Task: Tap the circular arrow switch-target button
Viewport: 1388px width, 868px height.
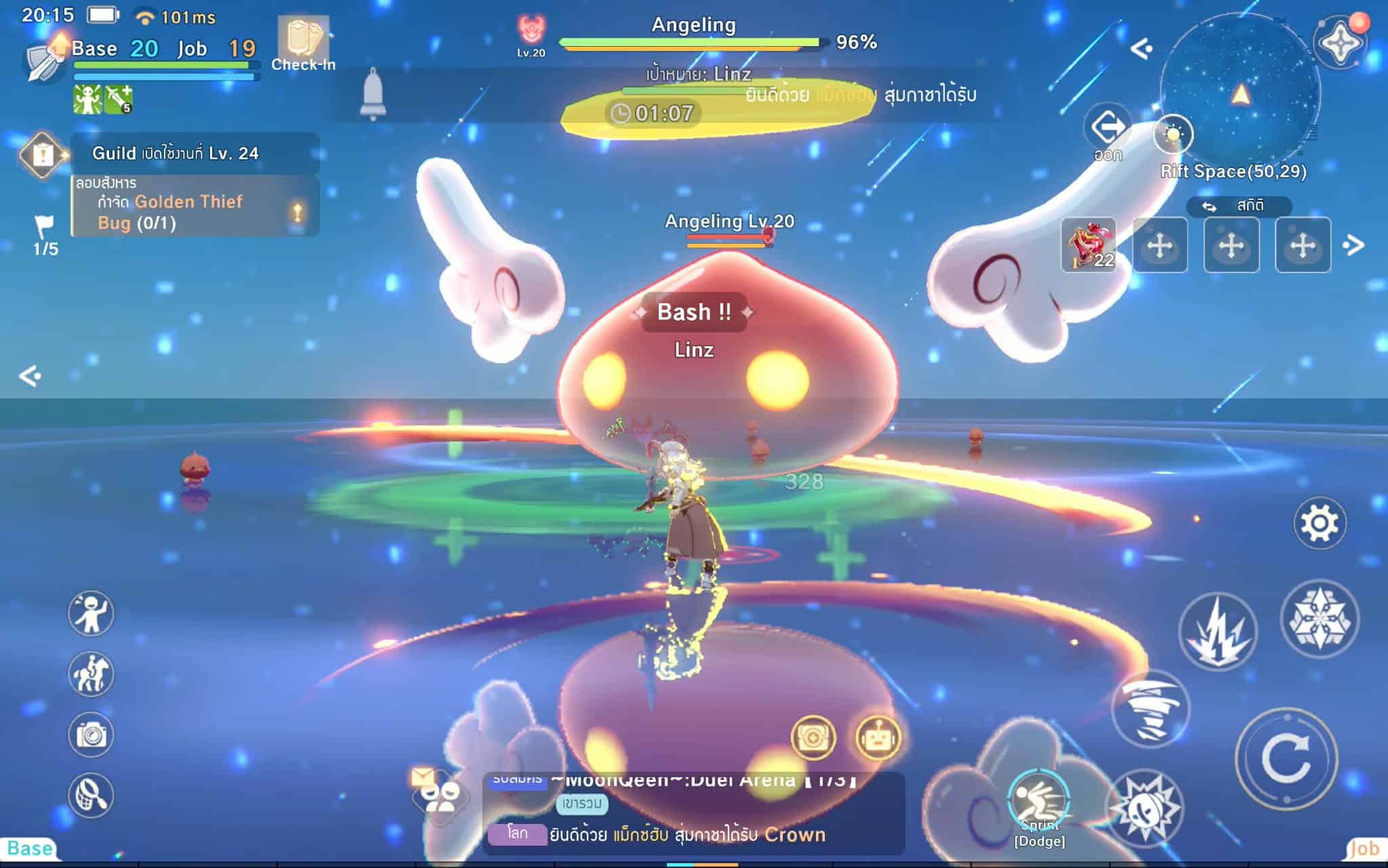Action: [1286, 758]
